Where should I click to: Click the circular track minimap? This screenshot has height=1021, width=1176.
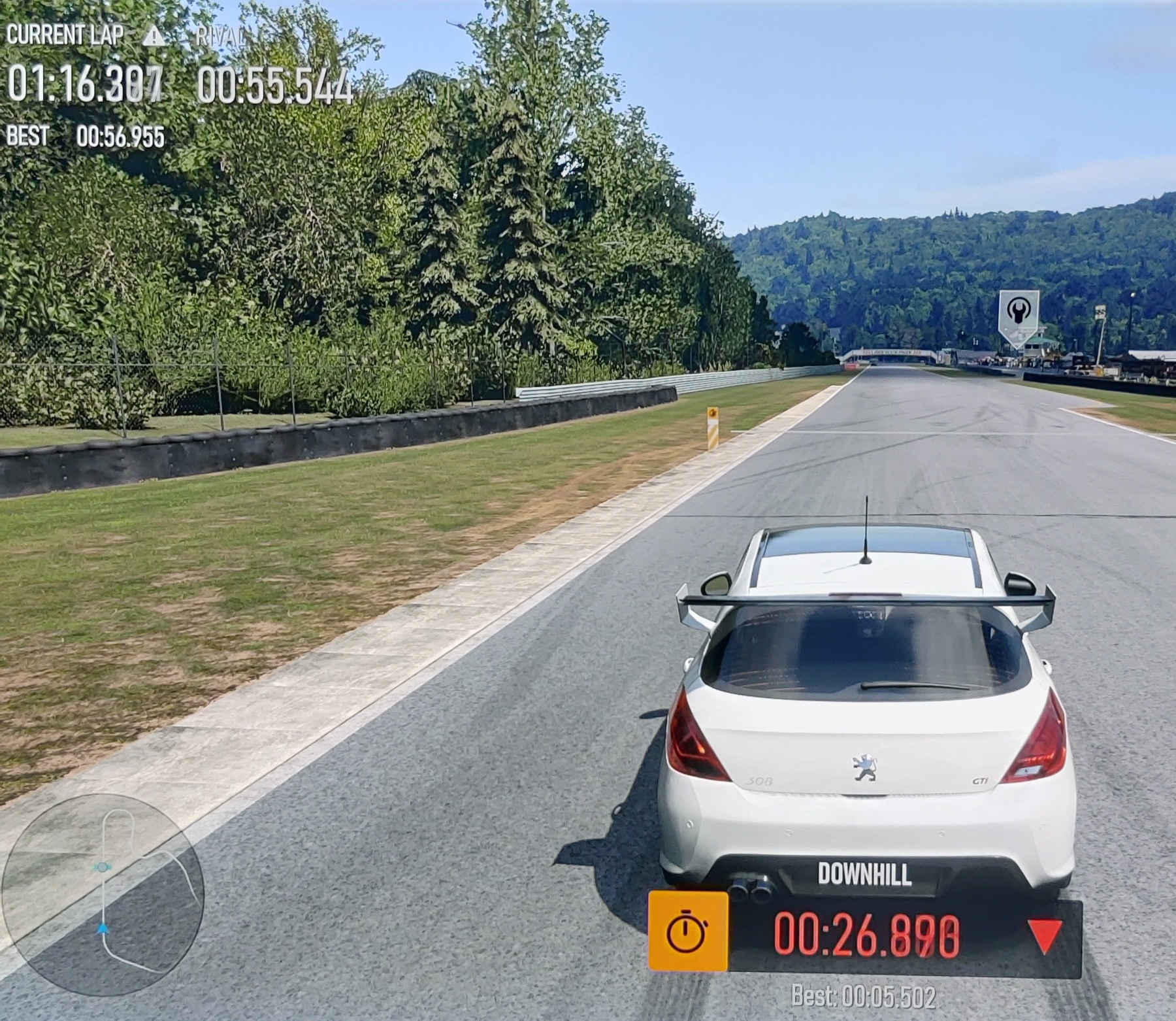(x=103, y=894)
